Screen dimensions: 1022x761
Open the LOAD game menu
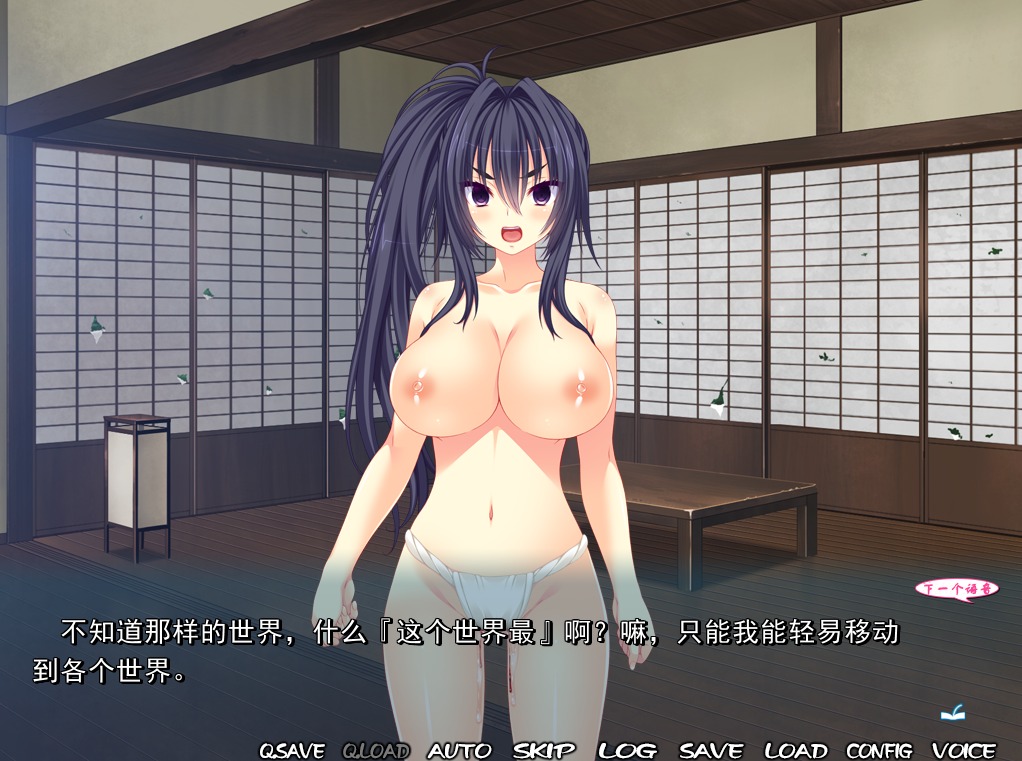[x=796, y=750]
